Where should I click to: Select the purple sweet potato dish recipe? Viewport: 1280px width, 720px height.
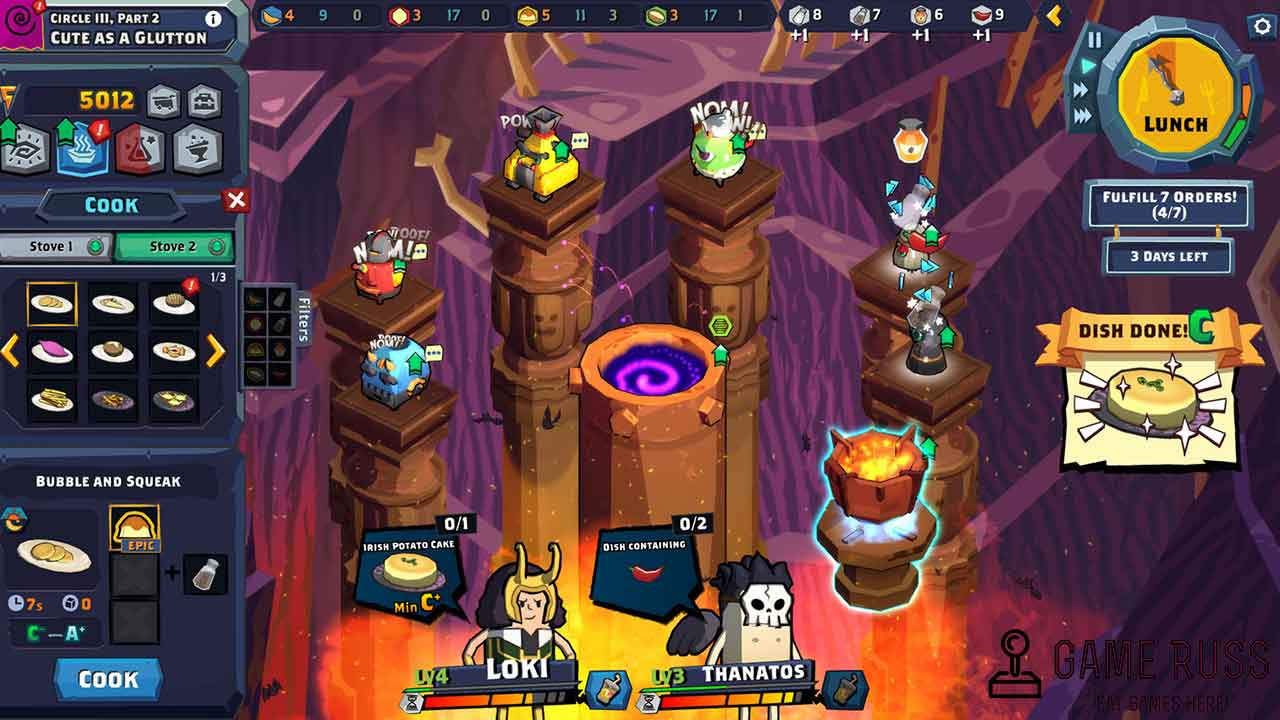[51, 351]
